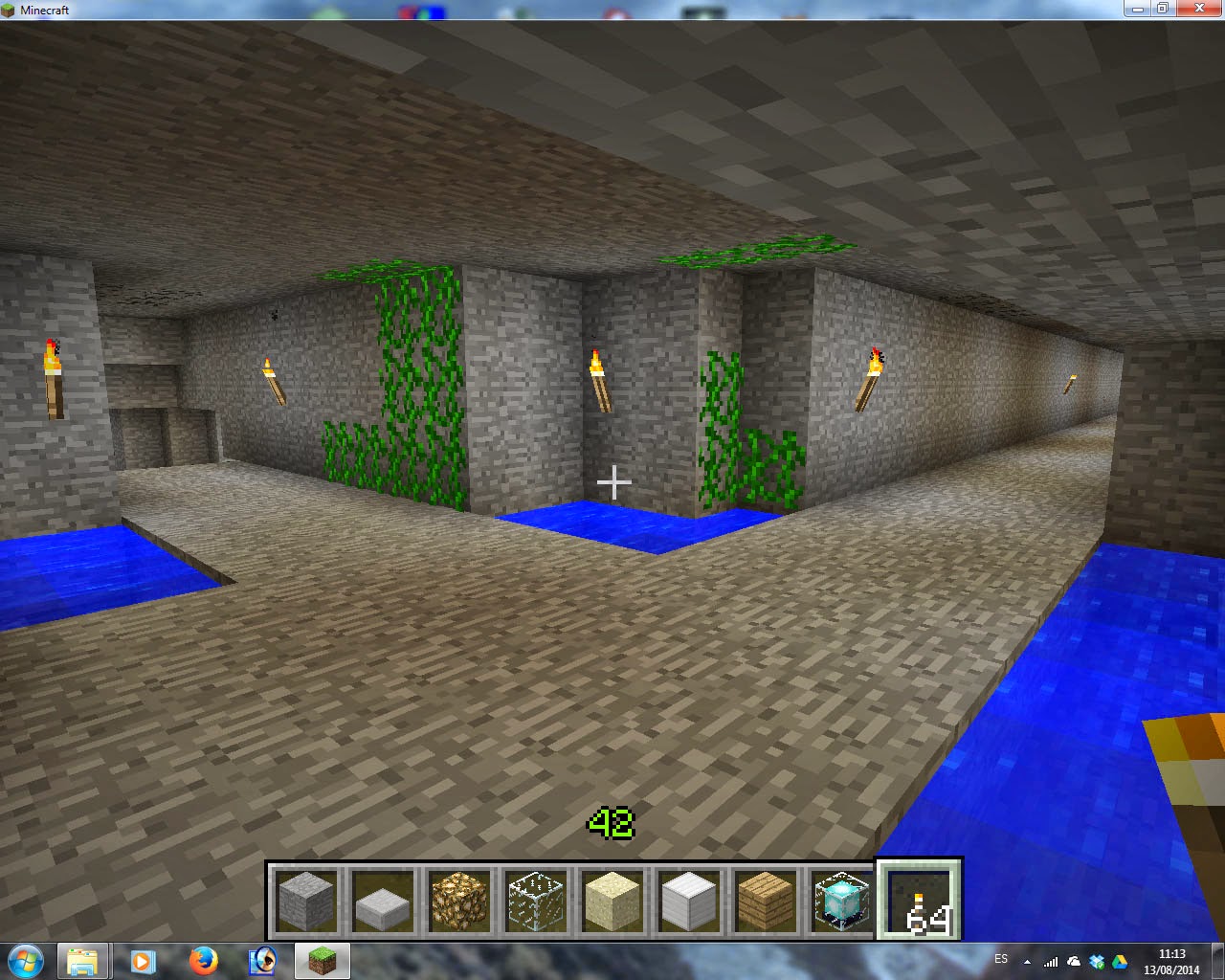The image size is (1225, 980).
Task: Select the wooden planks in the hotbar
Action: (x=766, y=900)
